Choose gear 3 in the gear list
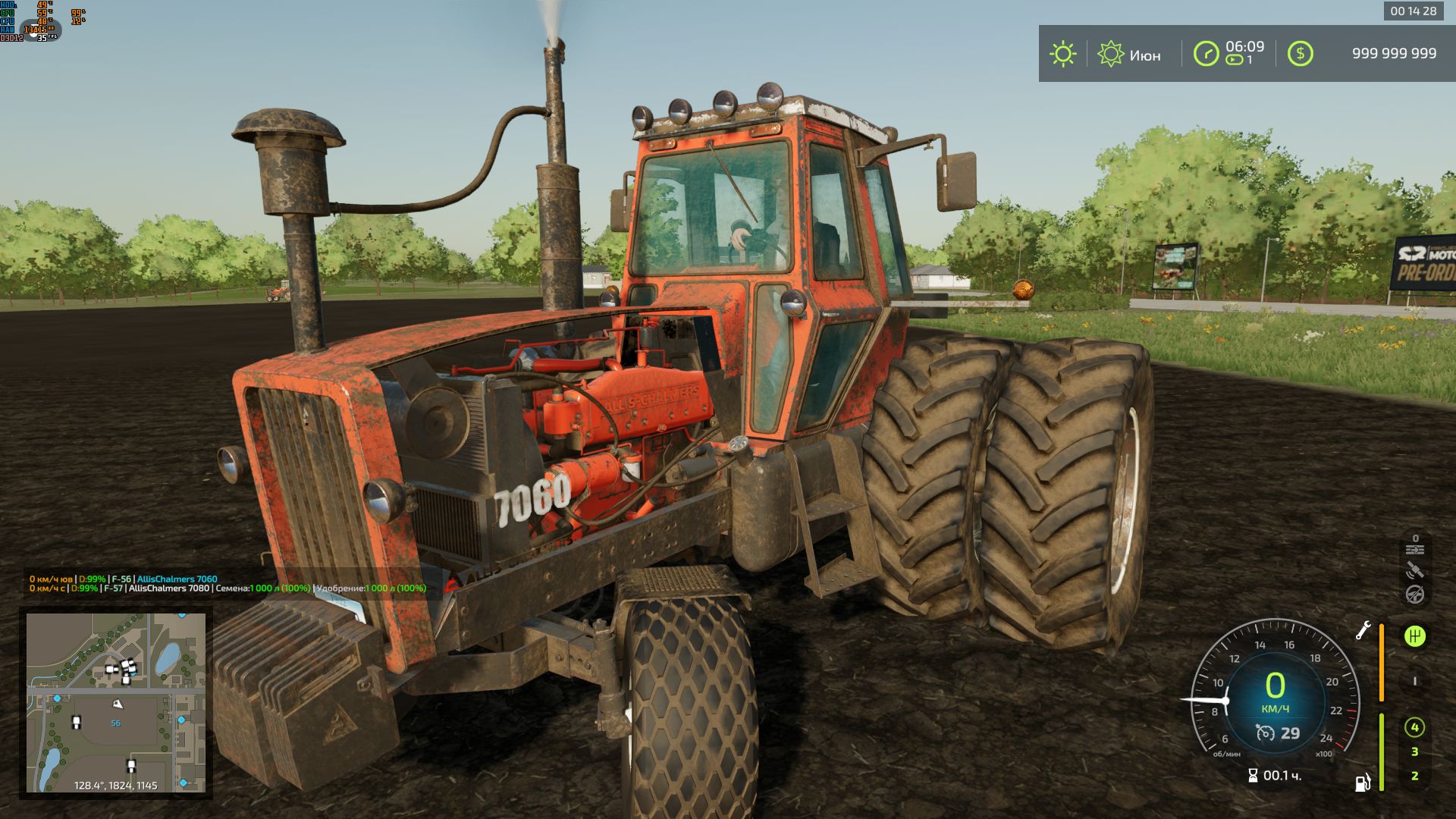This screenshot has width=1456, height=819. tap(1414, 752)
